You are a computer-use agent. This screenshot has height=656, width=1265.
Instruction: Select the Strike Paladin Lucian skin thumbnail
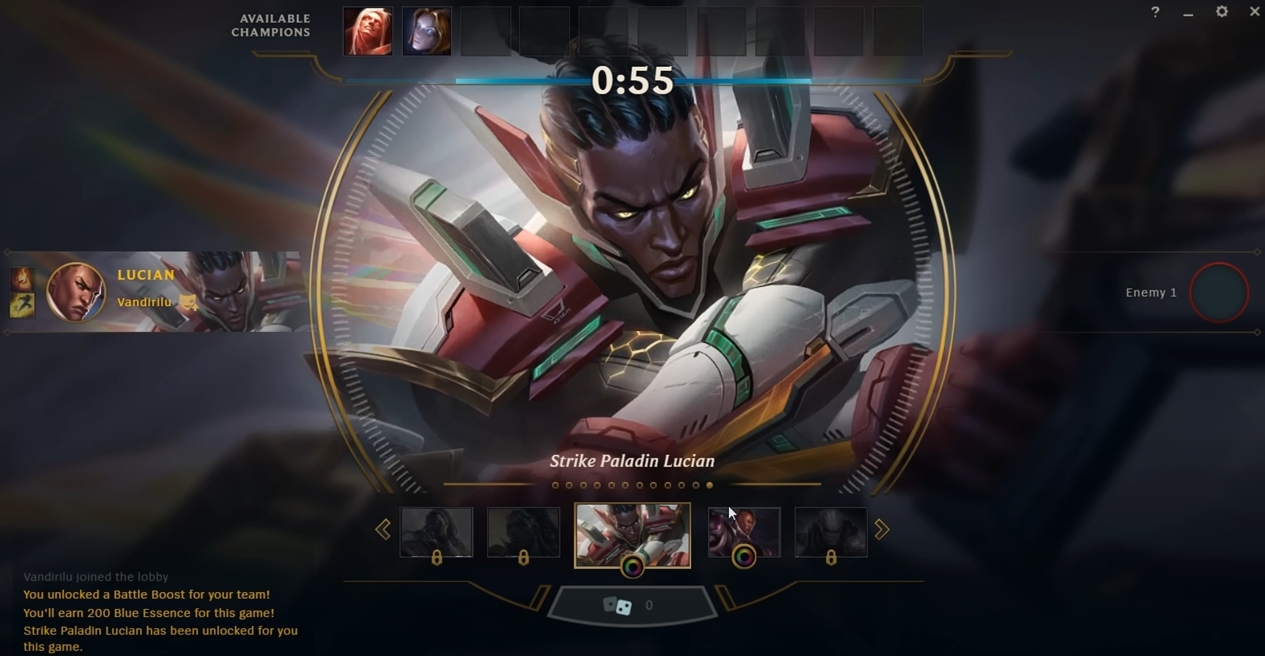coord(632,531)
